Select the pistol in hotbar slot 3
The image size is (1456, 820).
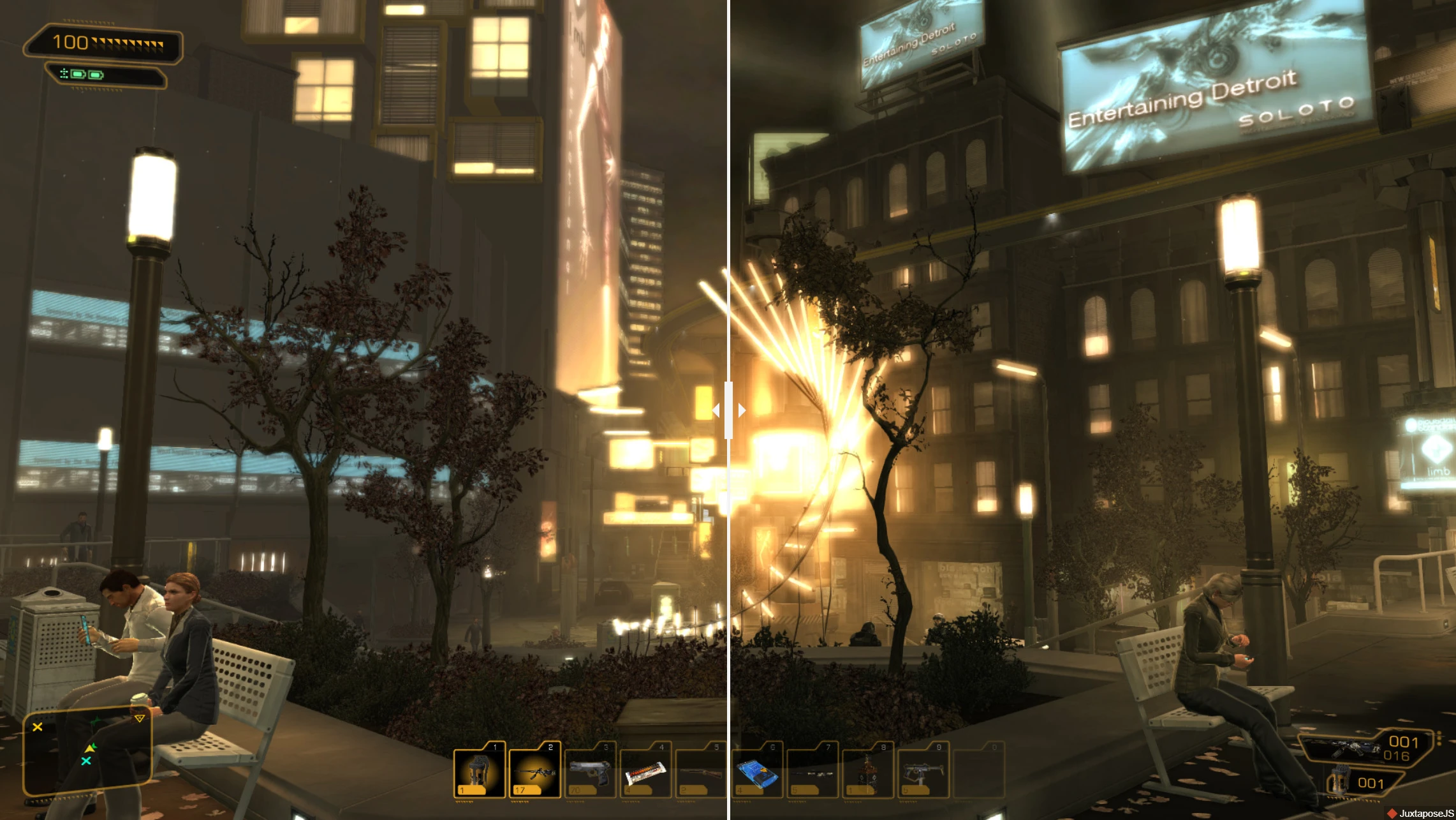tap(589, 771)
